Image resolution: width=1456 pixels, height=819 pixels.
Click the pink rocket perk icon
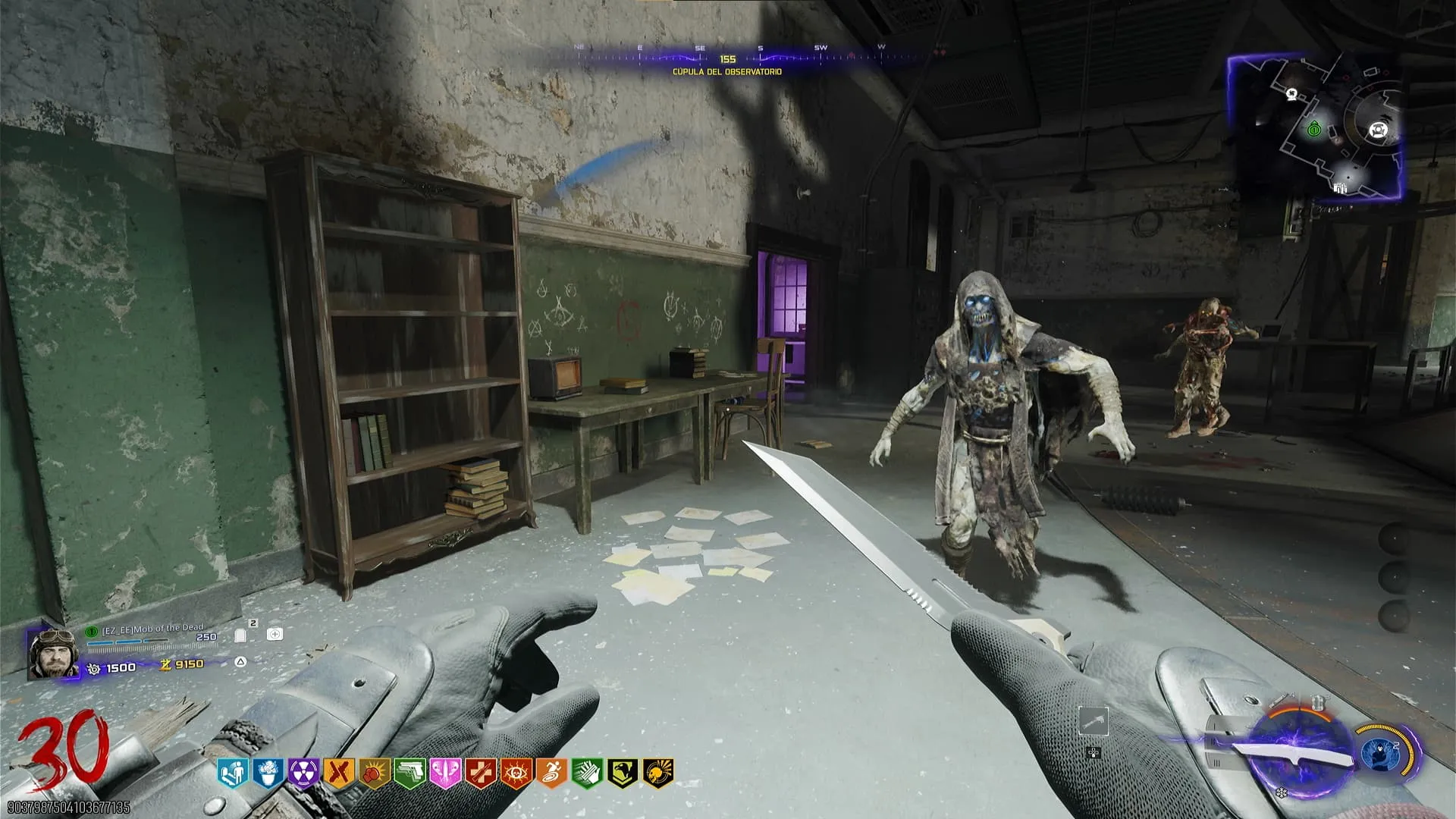coord(444,773)
